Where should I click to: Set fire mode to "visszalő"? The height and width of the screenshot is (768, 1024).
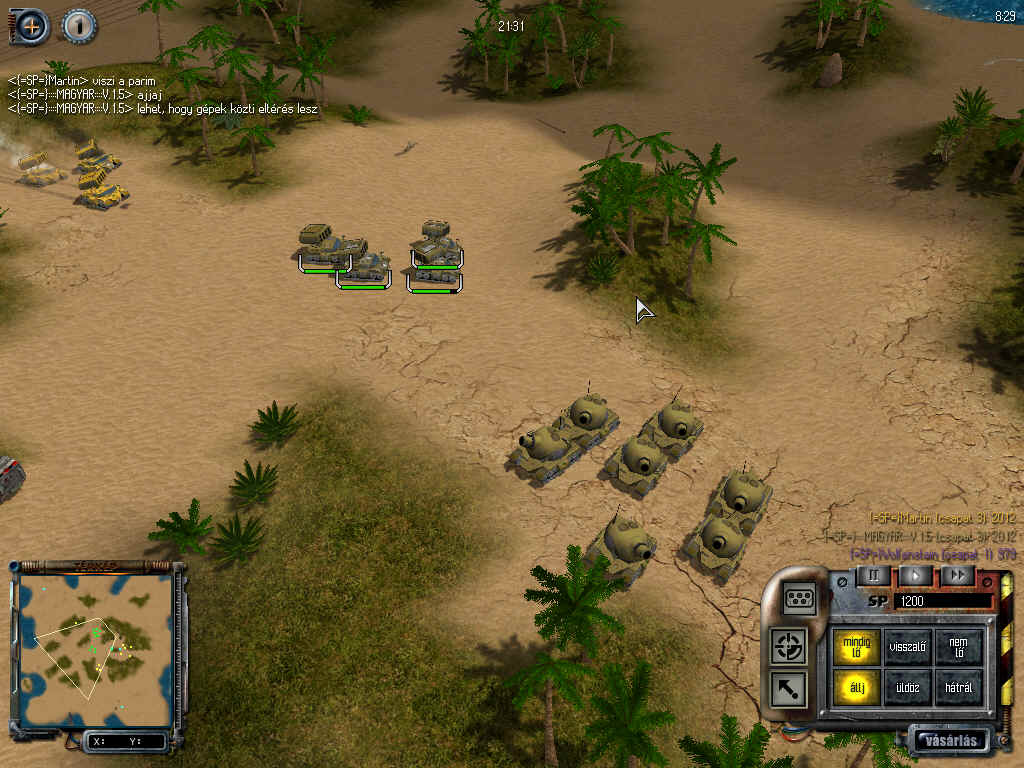pos(908,647)
